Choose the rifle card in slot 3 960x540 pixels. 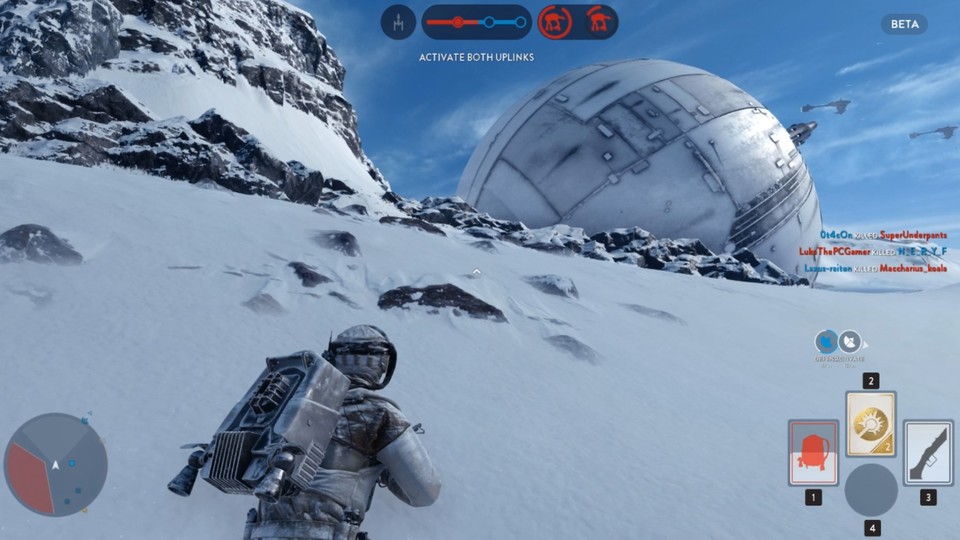pos(928,452)
